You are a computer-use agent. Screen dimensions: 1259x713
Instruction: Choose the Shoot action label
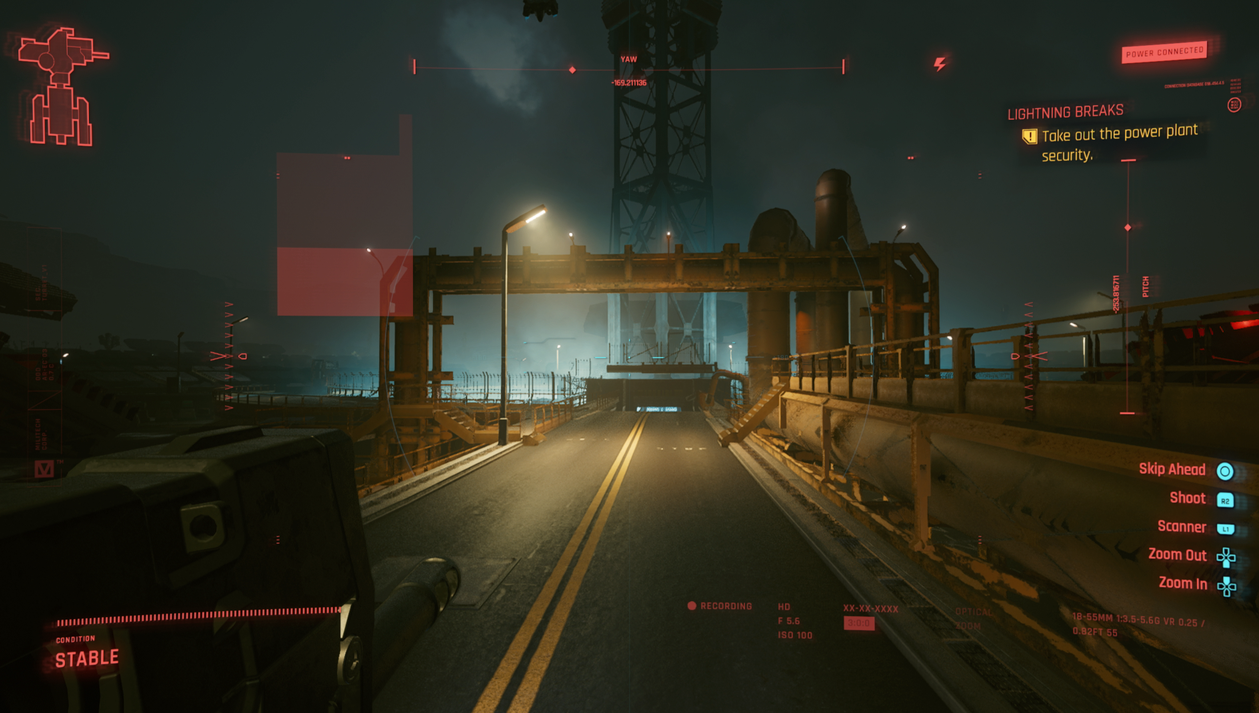(x=1187, y=498)
